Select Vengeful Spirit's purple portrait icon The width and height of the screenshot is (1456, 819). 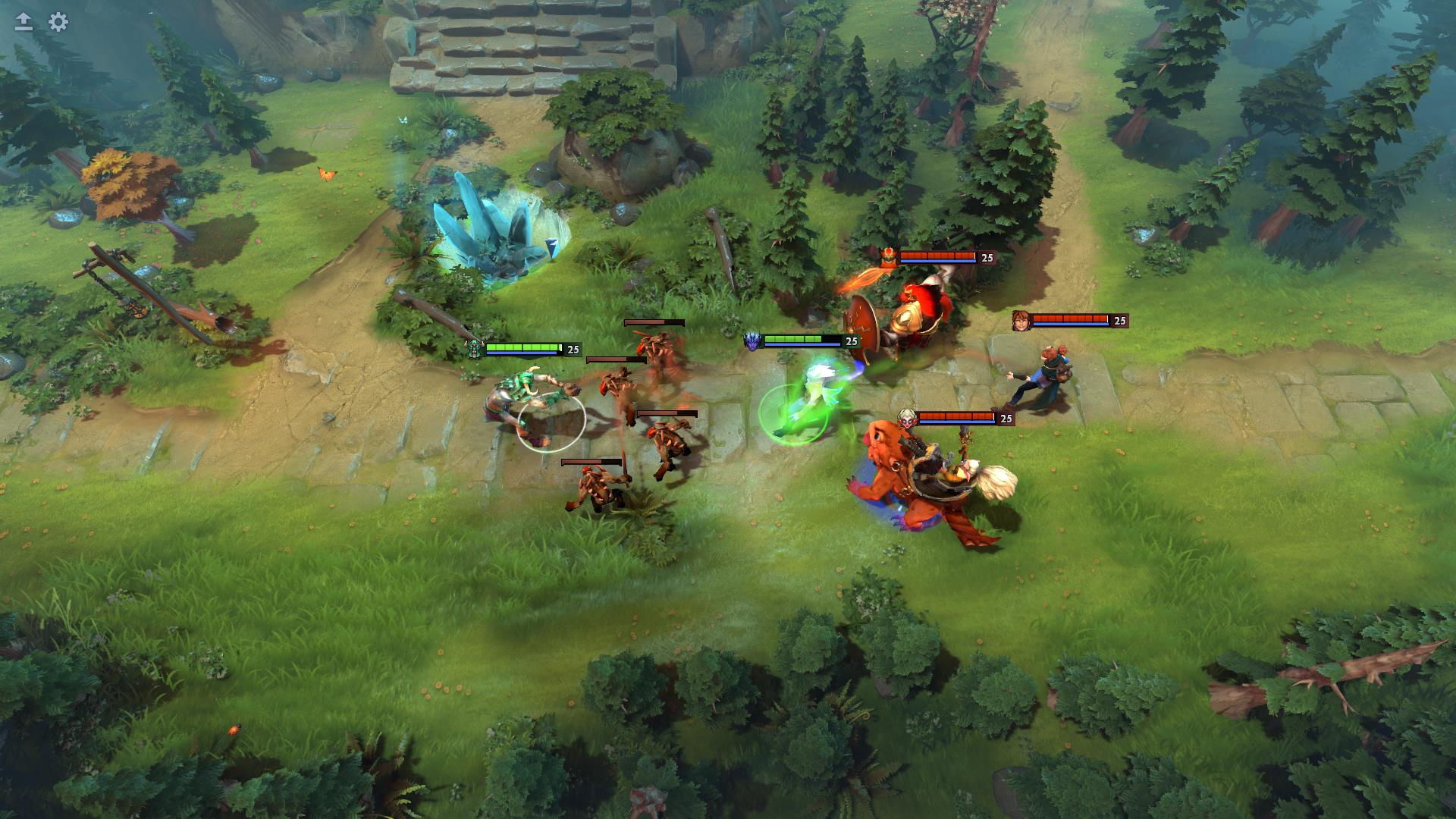[752, 341]
